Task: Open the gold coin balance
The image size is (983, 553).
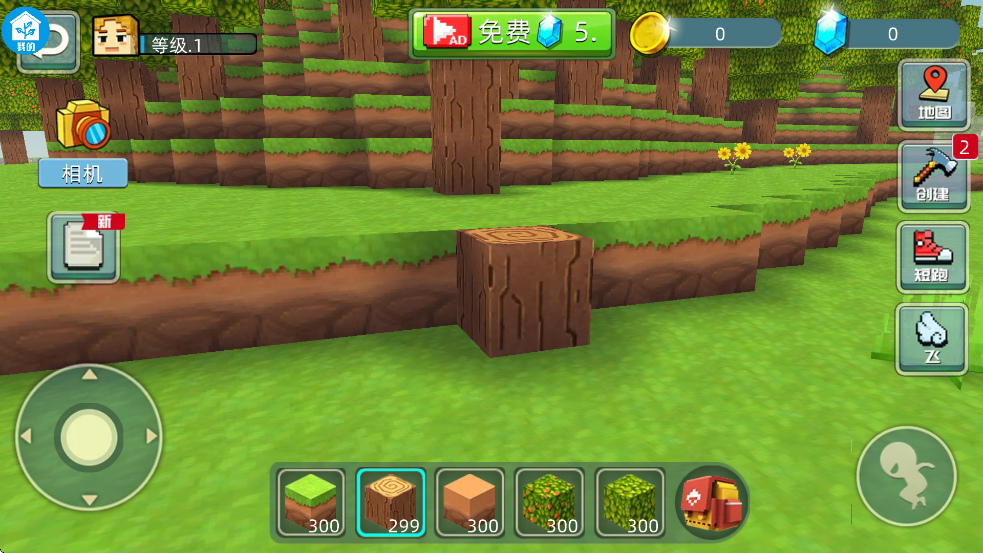Action: tap(706, 34)
